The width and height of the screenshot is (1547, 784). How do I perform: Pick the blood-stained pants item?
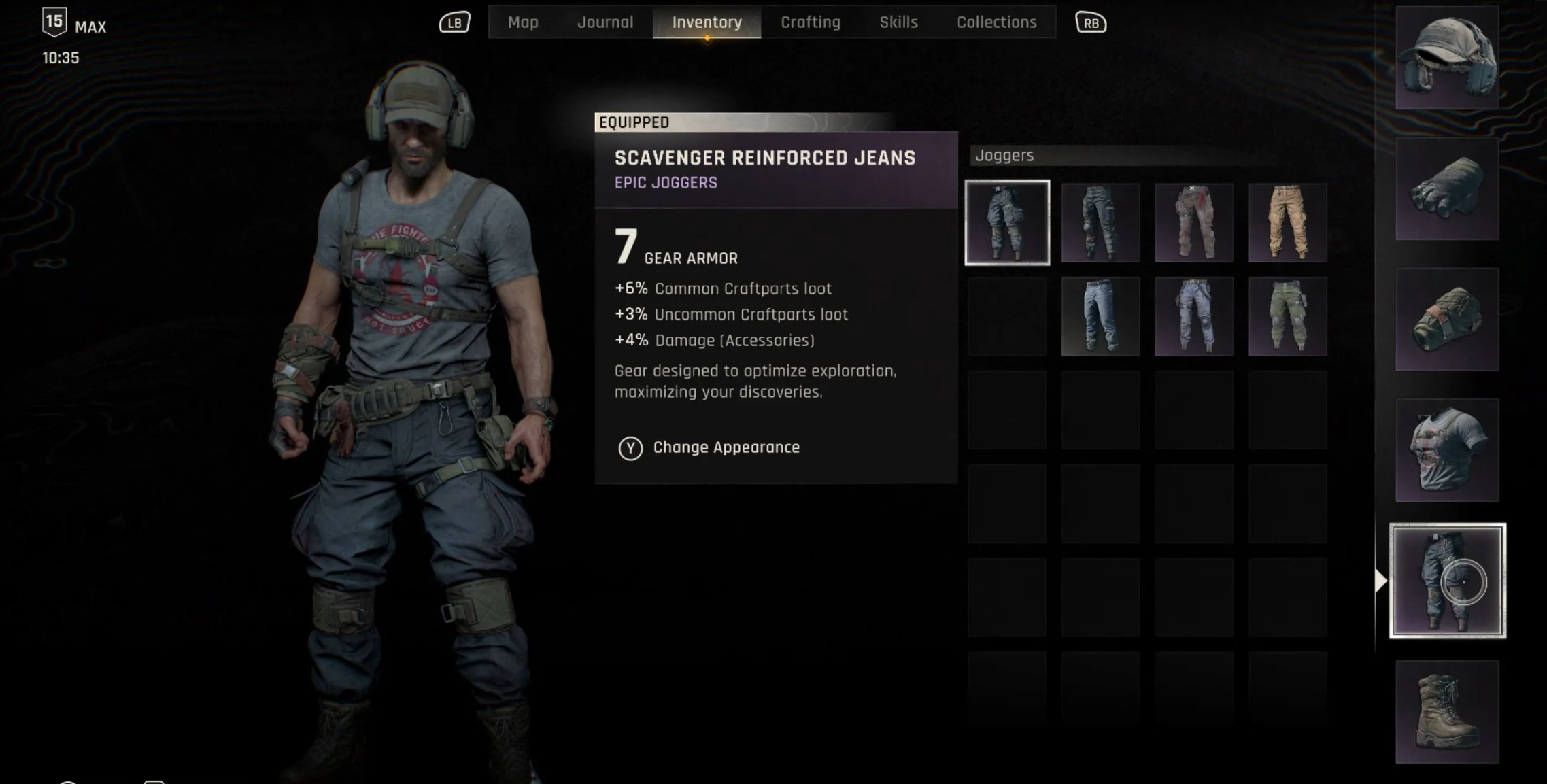click(x=1193, y=222)
